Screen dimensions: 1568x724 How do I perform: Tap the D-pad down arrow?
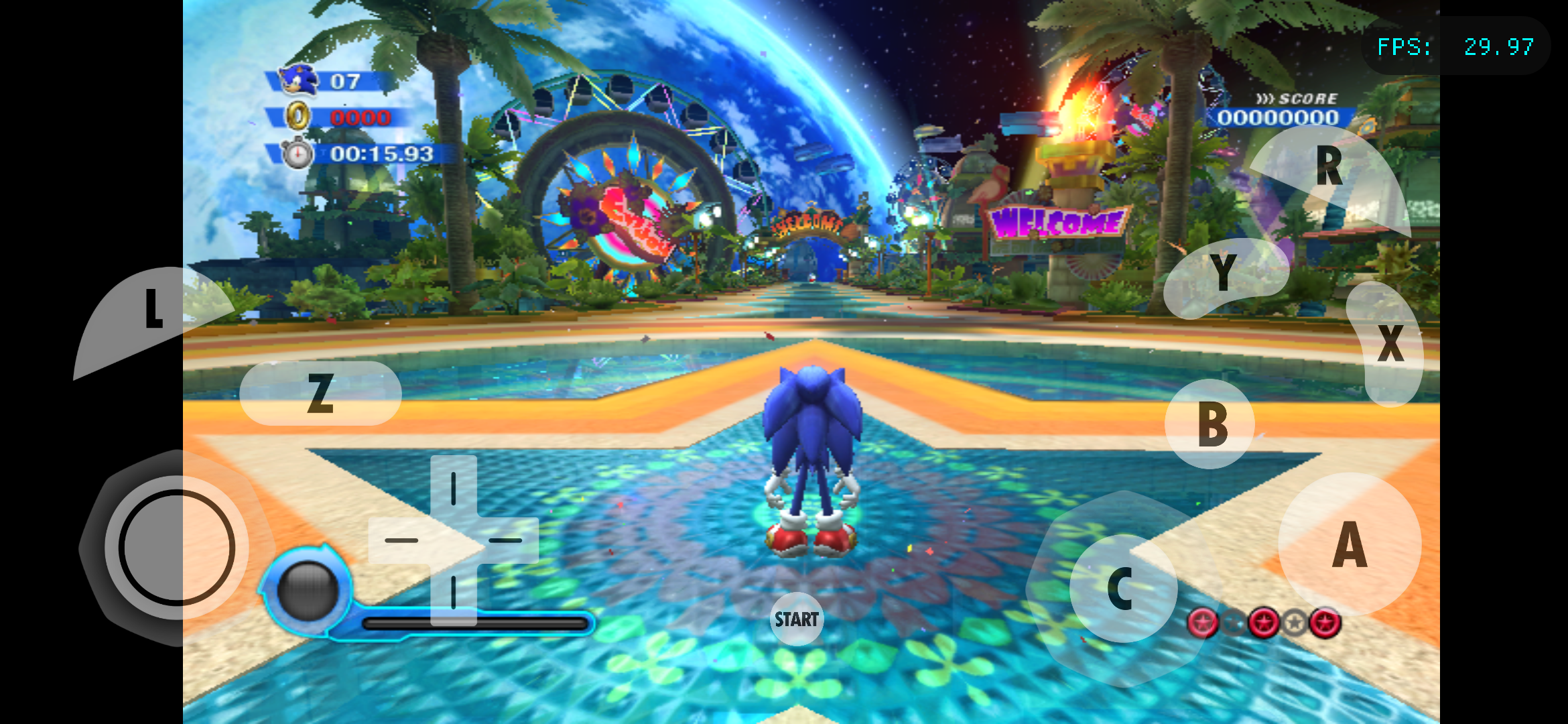point(454,593)
